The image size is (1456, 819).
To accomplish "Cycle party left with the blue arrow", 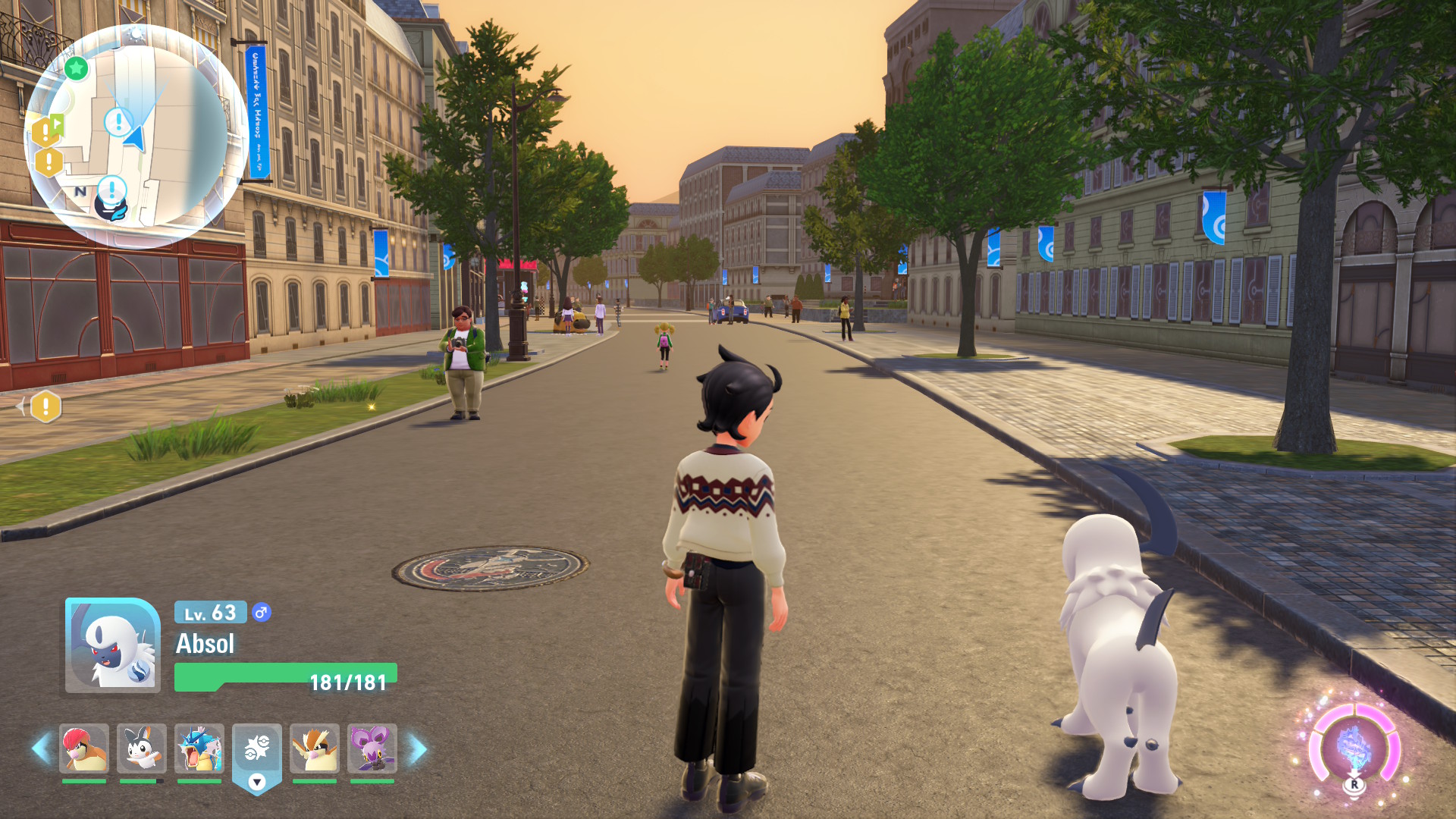I will [x=41, y=748].
